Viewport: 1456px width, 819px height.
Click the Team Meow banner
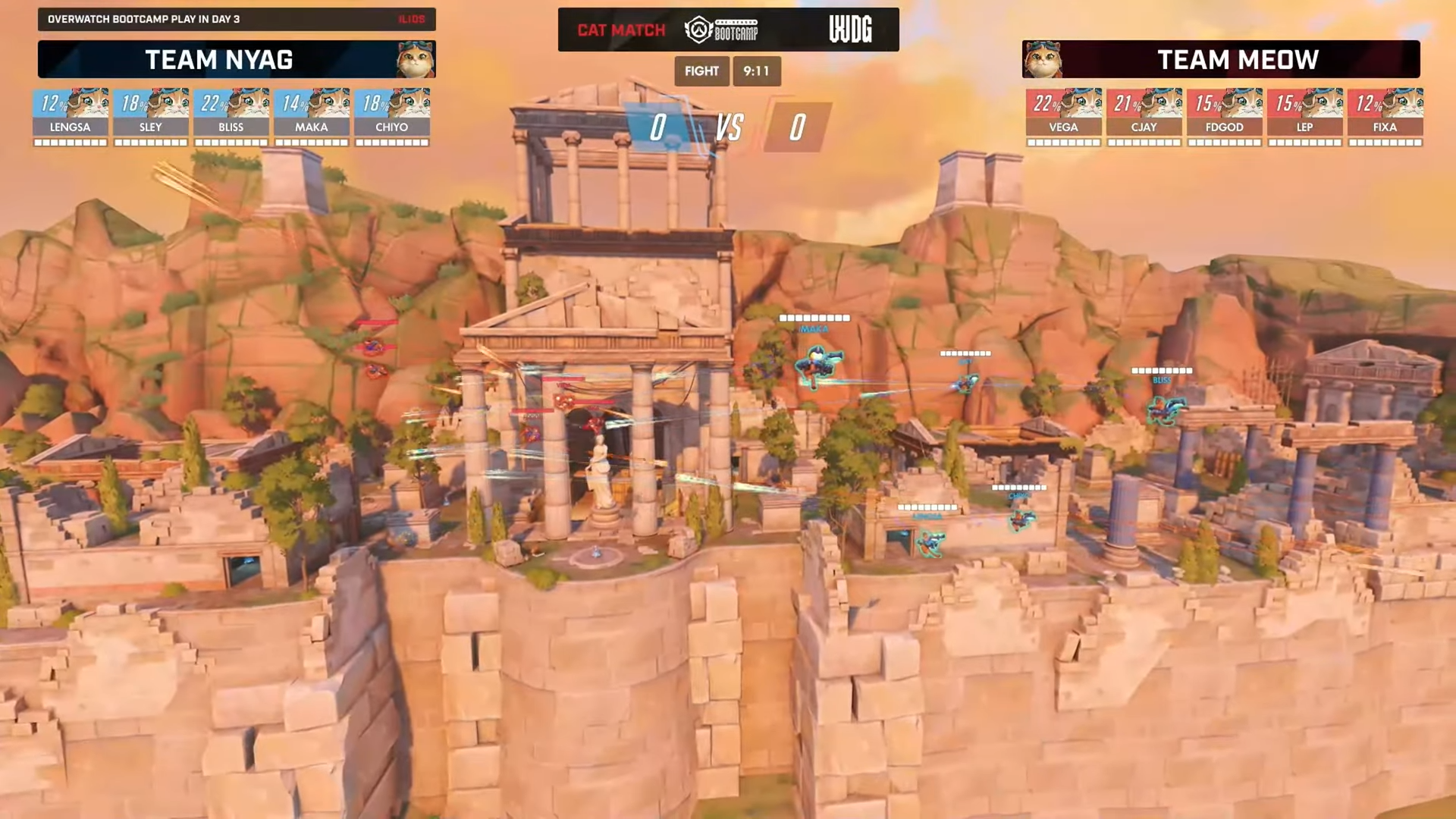click(x=1221, y=59)
